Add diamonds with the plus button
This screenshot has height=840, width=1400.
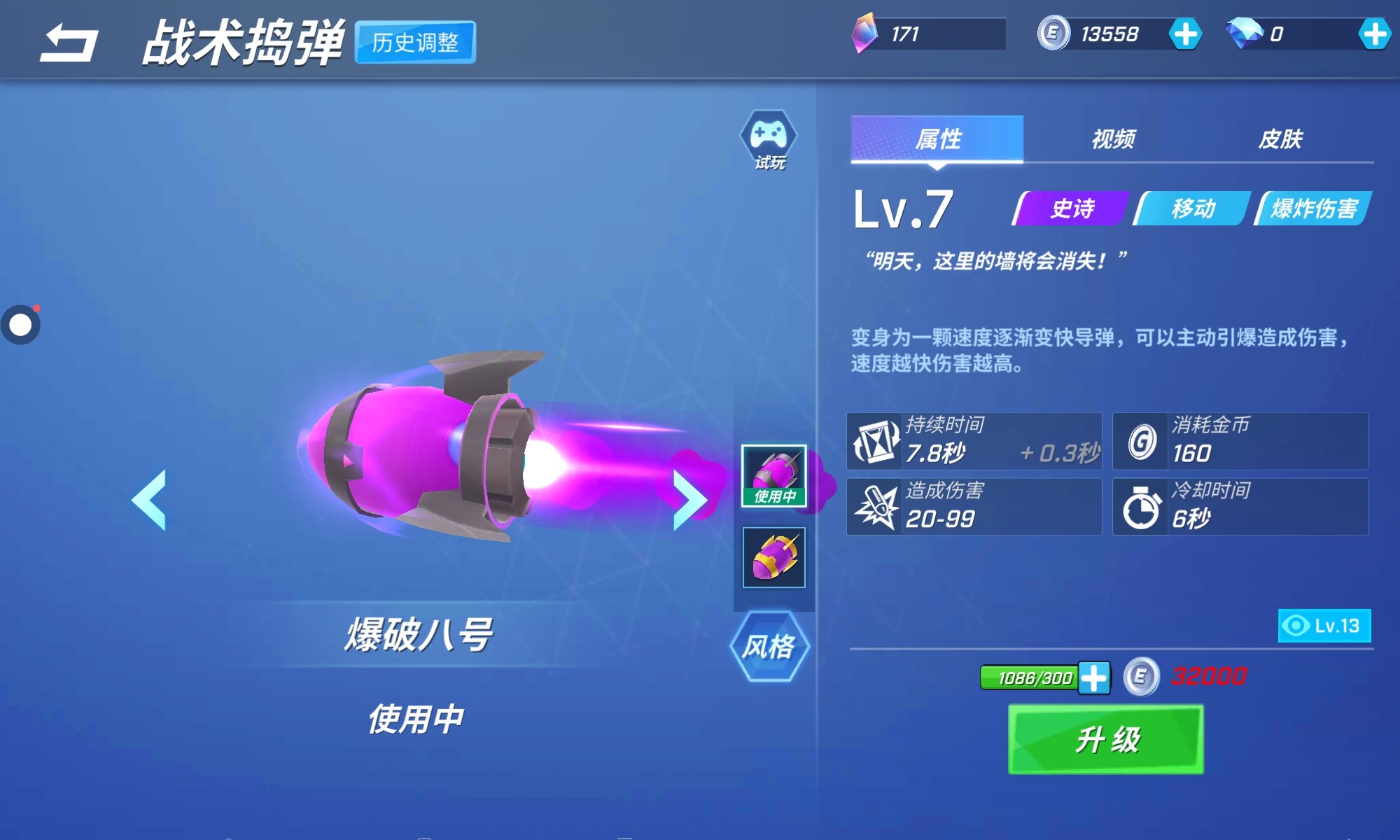(1374, 34)
